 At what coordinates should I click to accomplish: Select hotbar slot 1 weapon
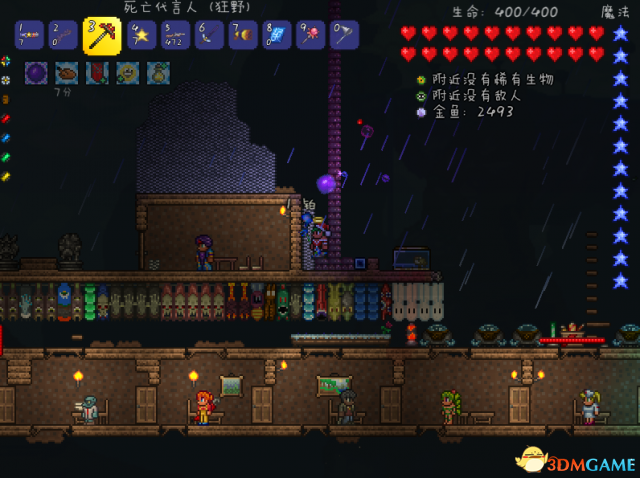30,36
